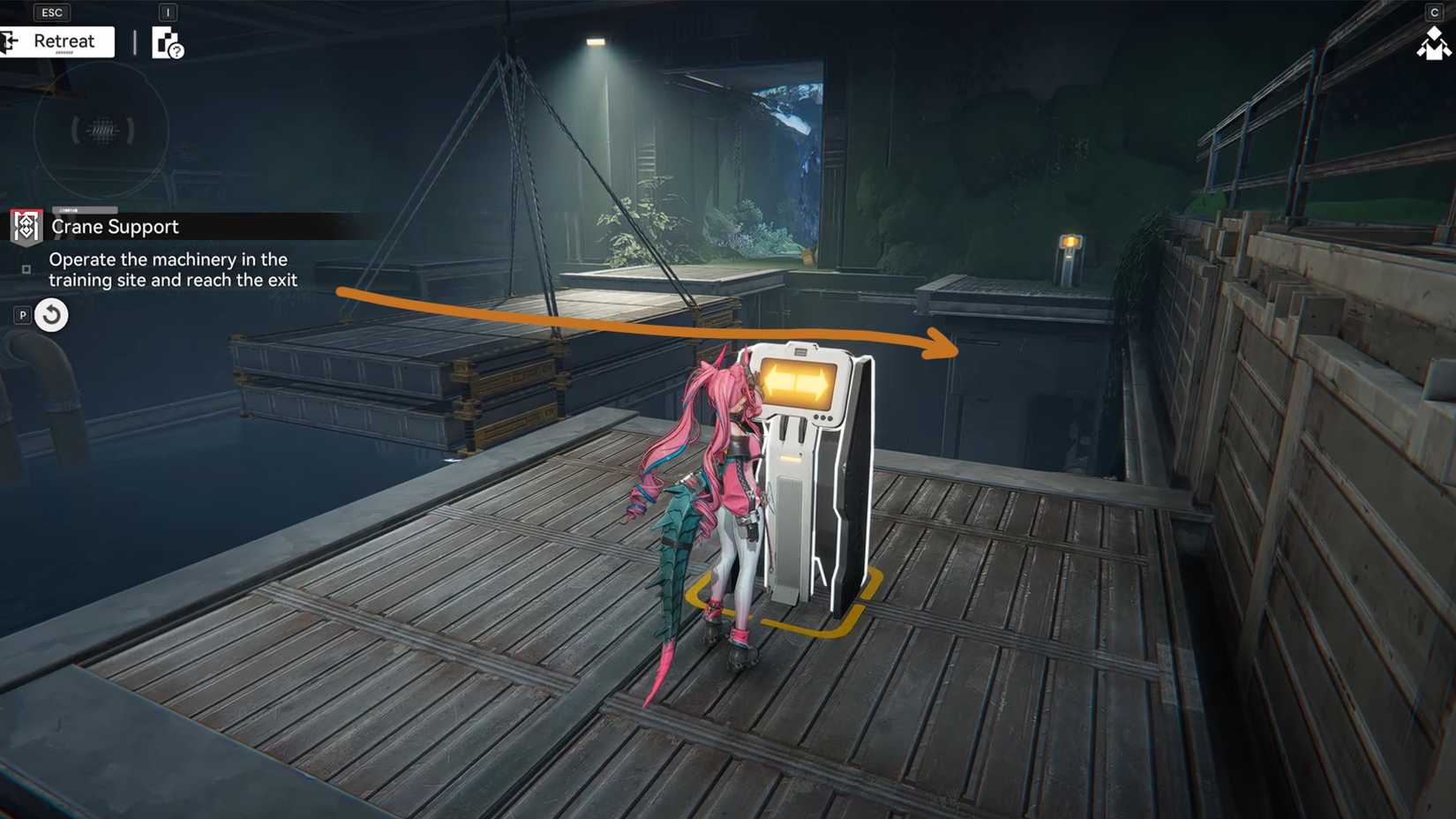
Task: Select the Crane Support title bar
Action: tap(115, 227)
